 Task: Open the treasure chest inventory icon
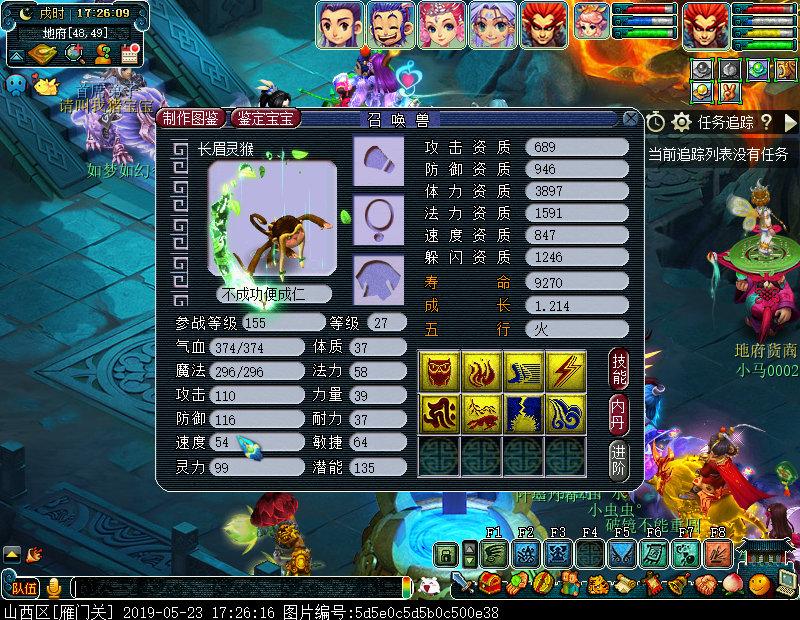click(490, 582)
